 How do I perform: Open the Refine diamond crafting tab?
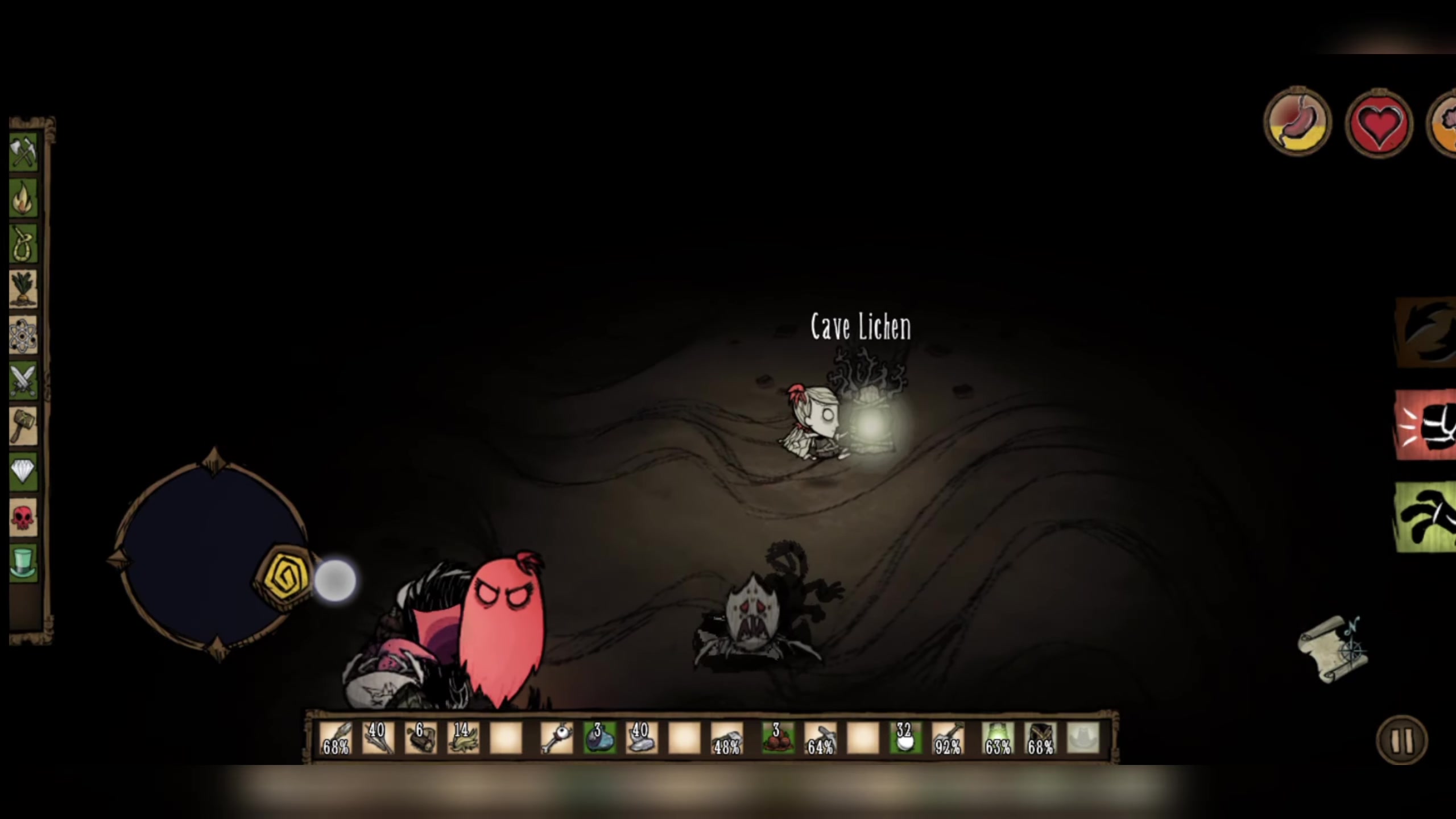[23, 471]
